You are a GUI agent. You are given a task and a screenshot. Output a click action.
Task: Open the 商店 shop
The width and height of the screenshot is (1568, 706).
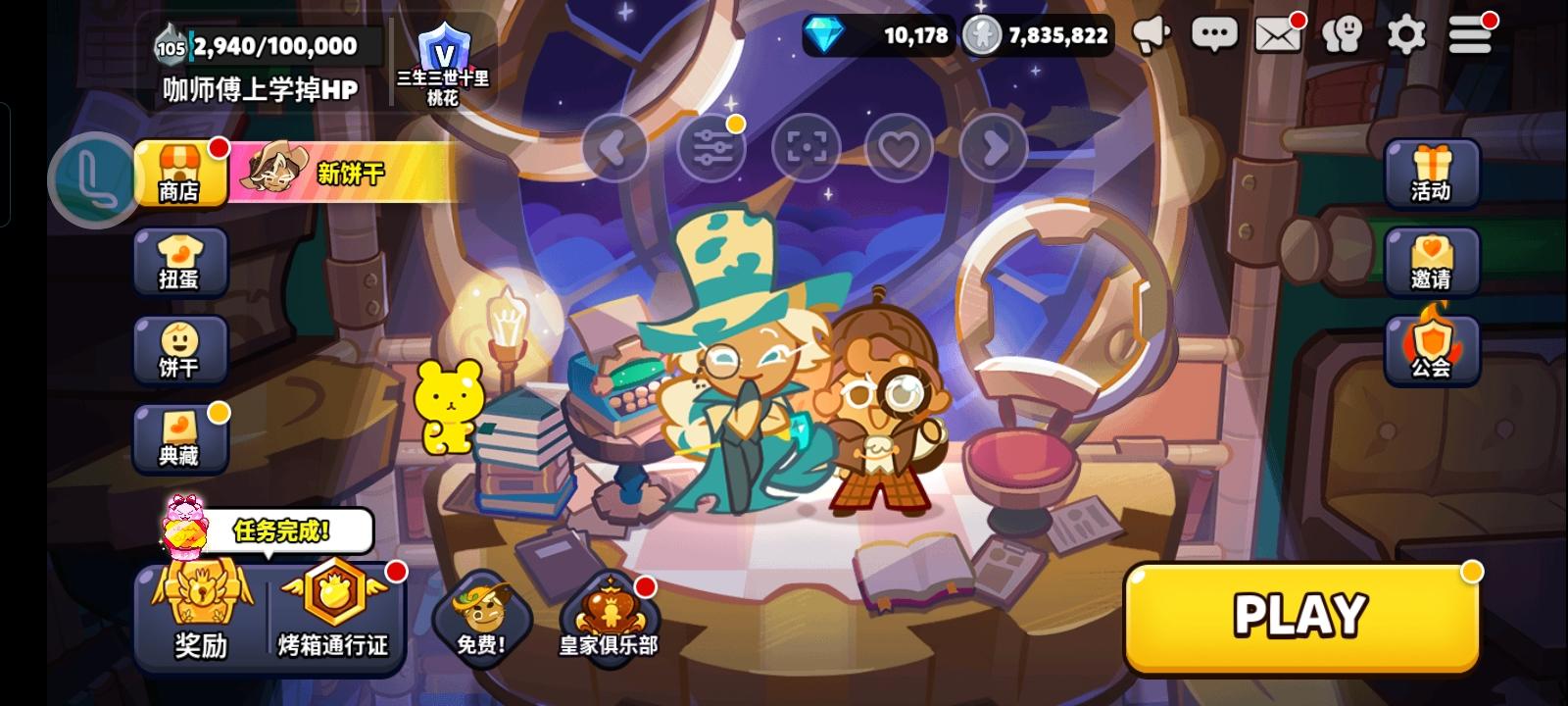pyautogui.click(x=180, y=175)
